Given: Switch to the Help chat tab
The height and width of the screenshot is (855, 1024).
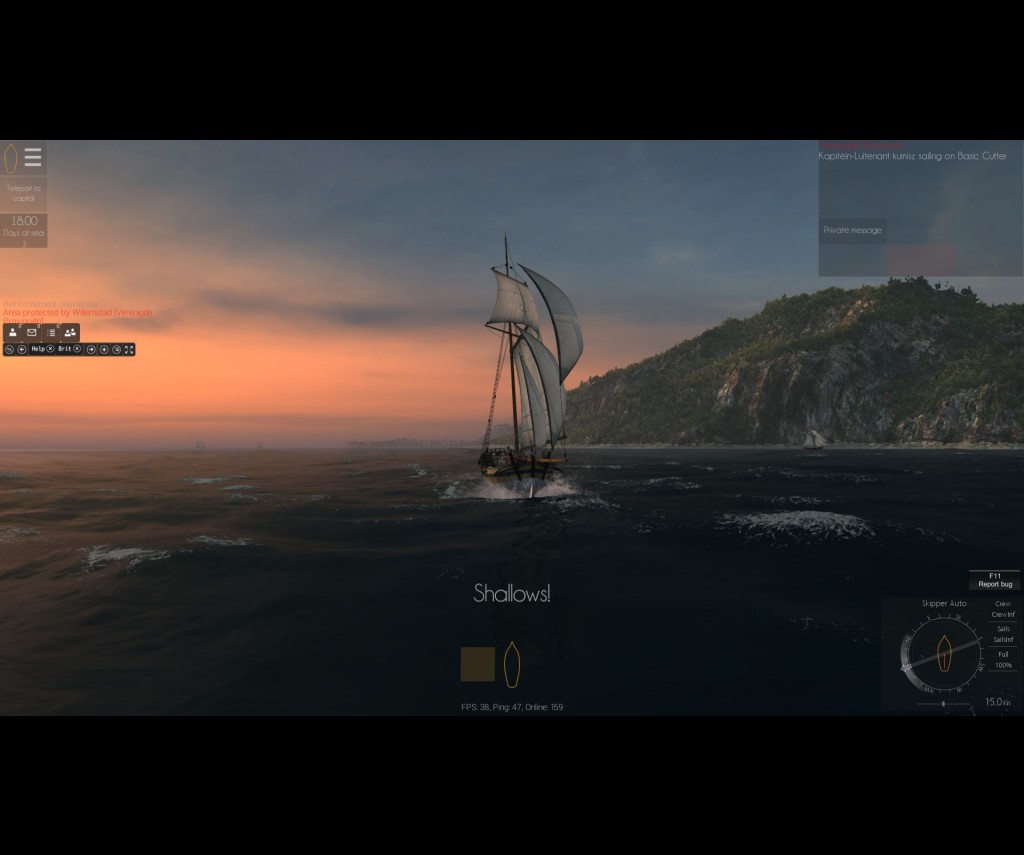Looking at the screenshot, I should point(37,349).
